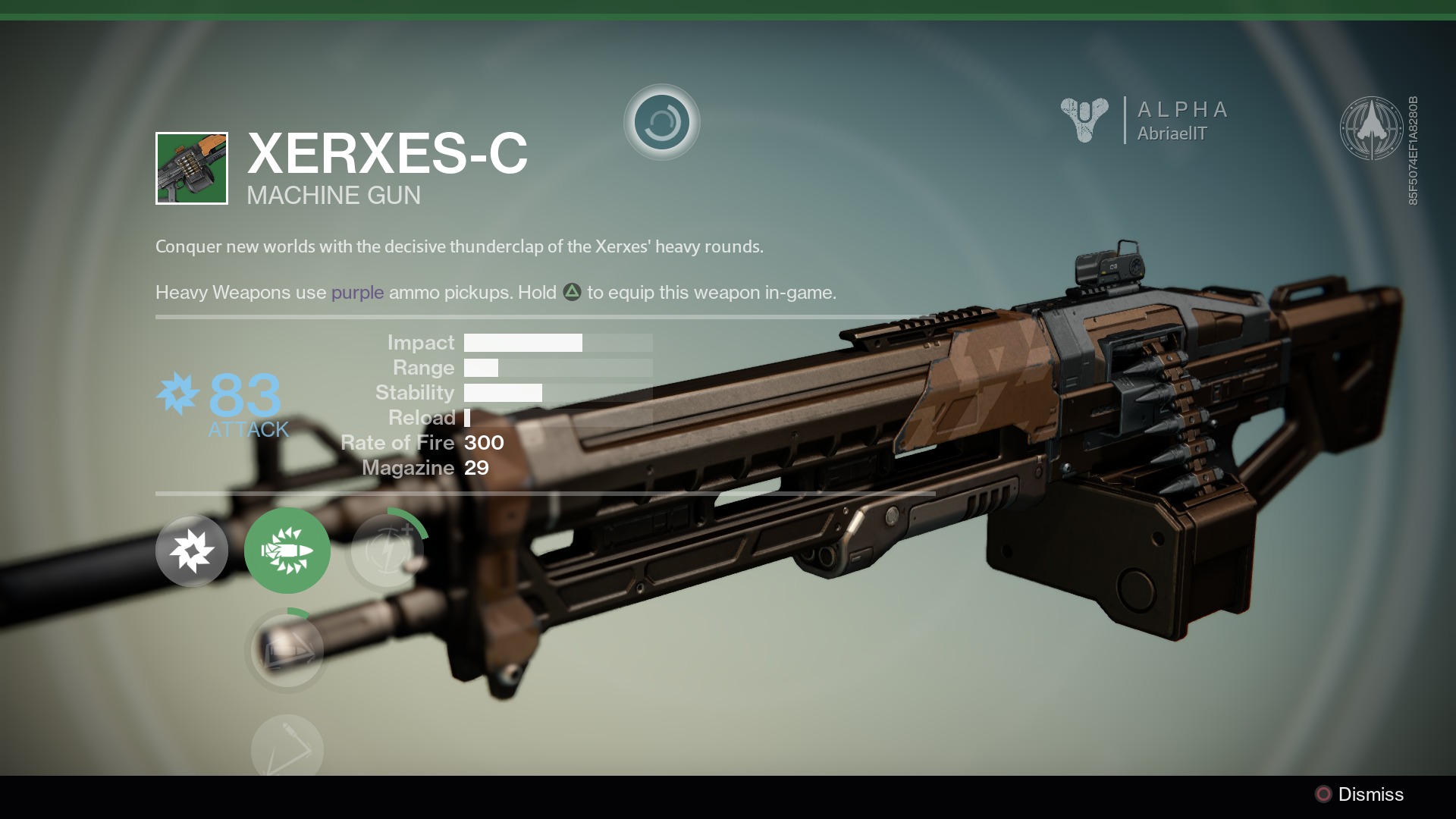Image resolution: width=1456 pixels, height=819 pixels.
Task: Click the circular emblem beside the player name
Action: click(x=1370, y=127)
